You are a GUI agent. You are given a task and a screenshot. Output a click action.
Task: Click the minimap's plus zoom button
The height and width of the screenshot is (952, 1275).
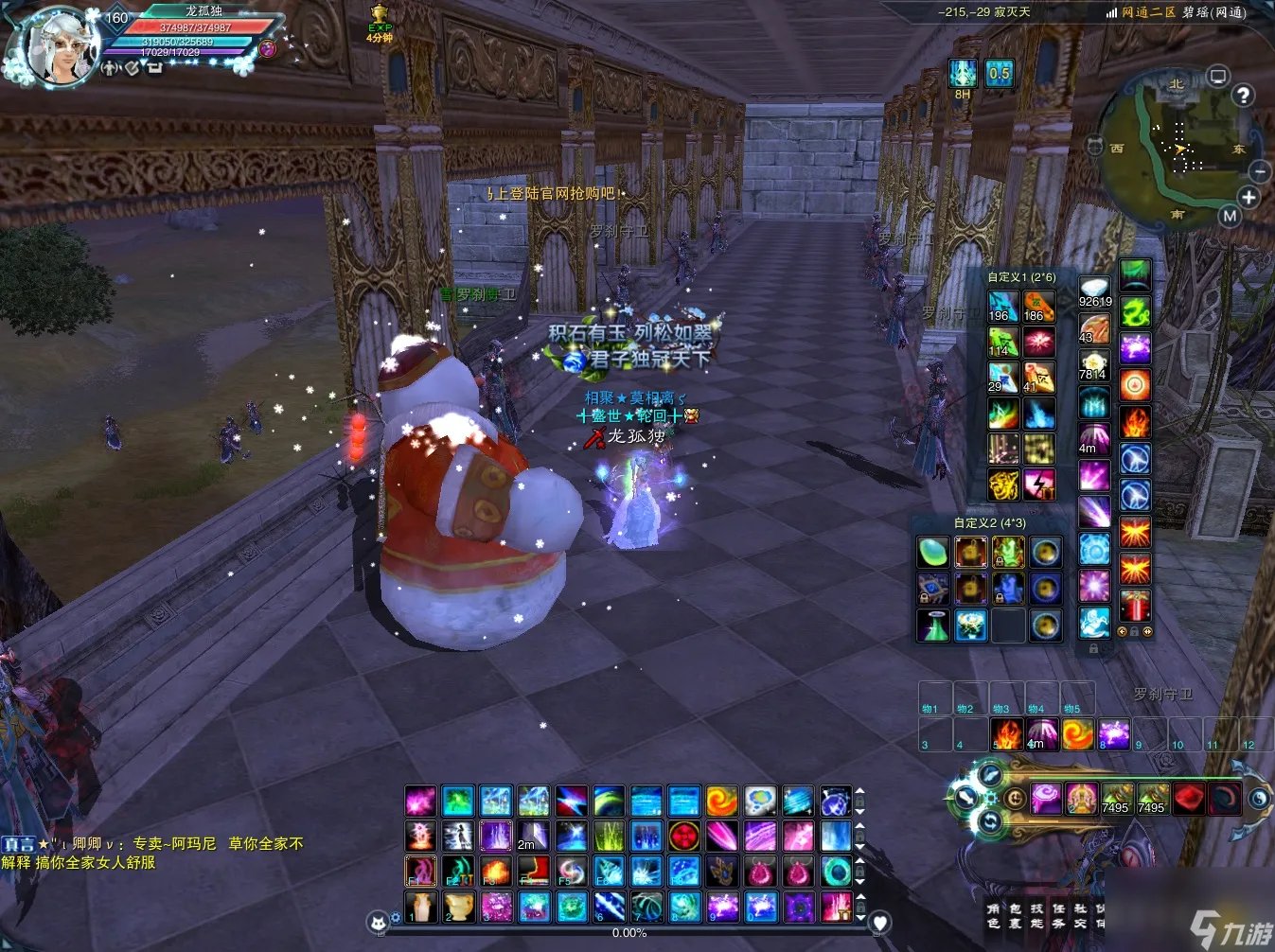1248,197
